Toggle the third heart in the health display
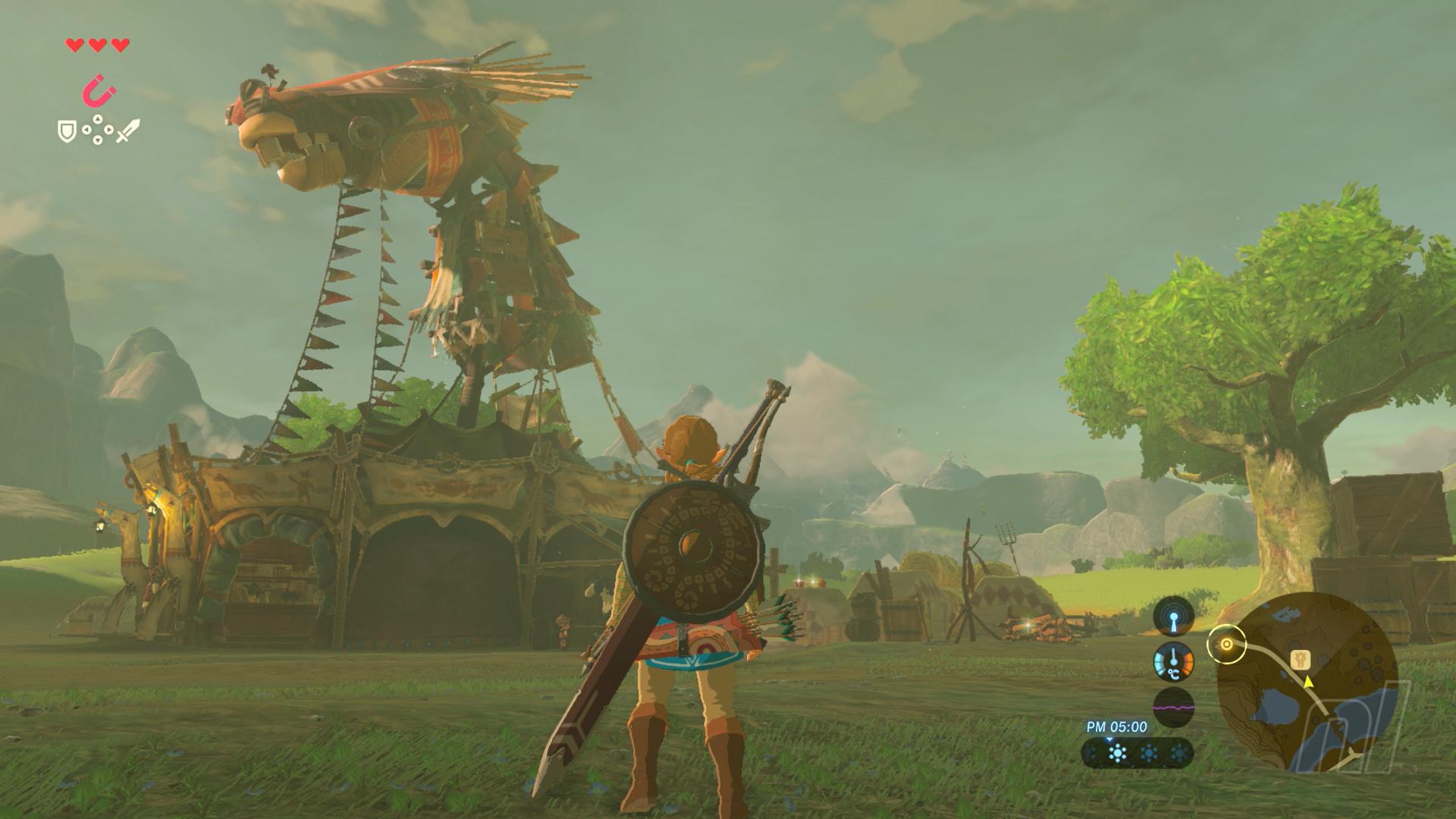 [119, 45]
